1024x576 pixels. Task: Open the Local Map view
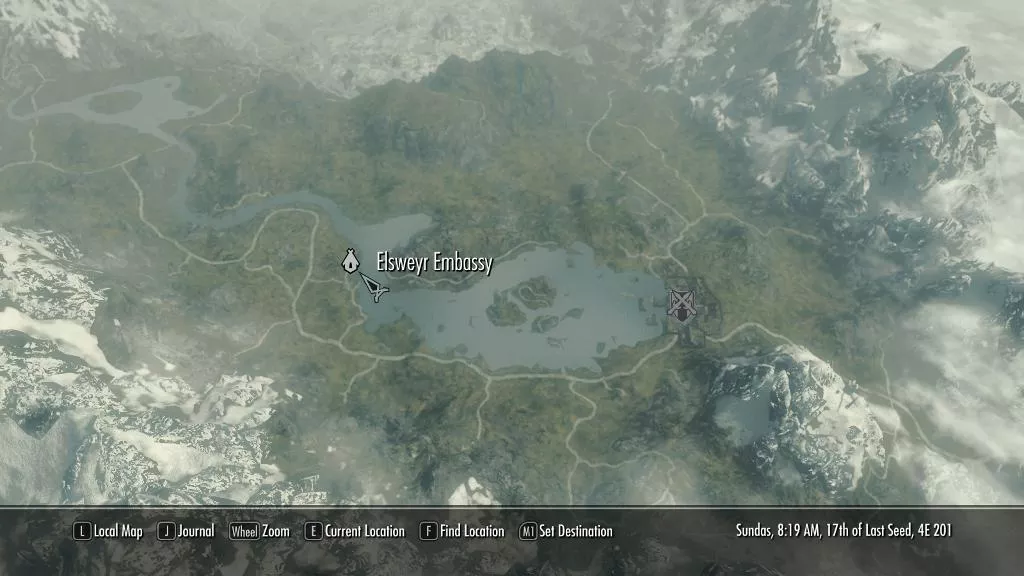(108, 531)
